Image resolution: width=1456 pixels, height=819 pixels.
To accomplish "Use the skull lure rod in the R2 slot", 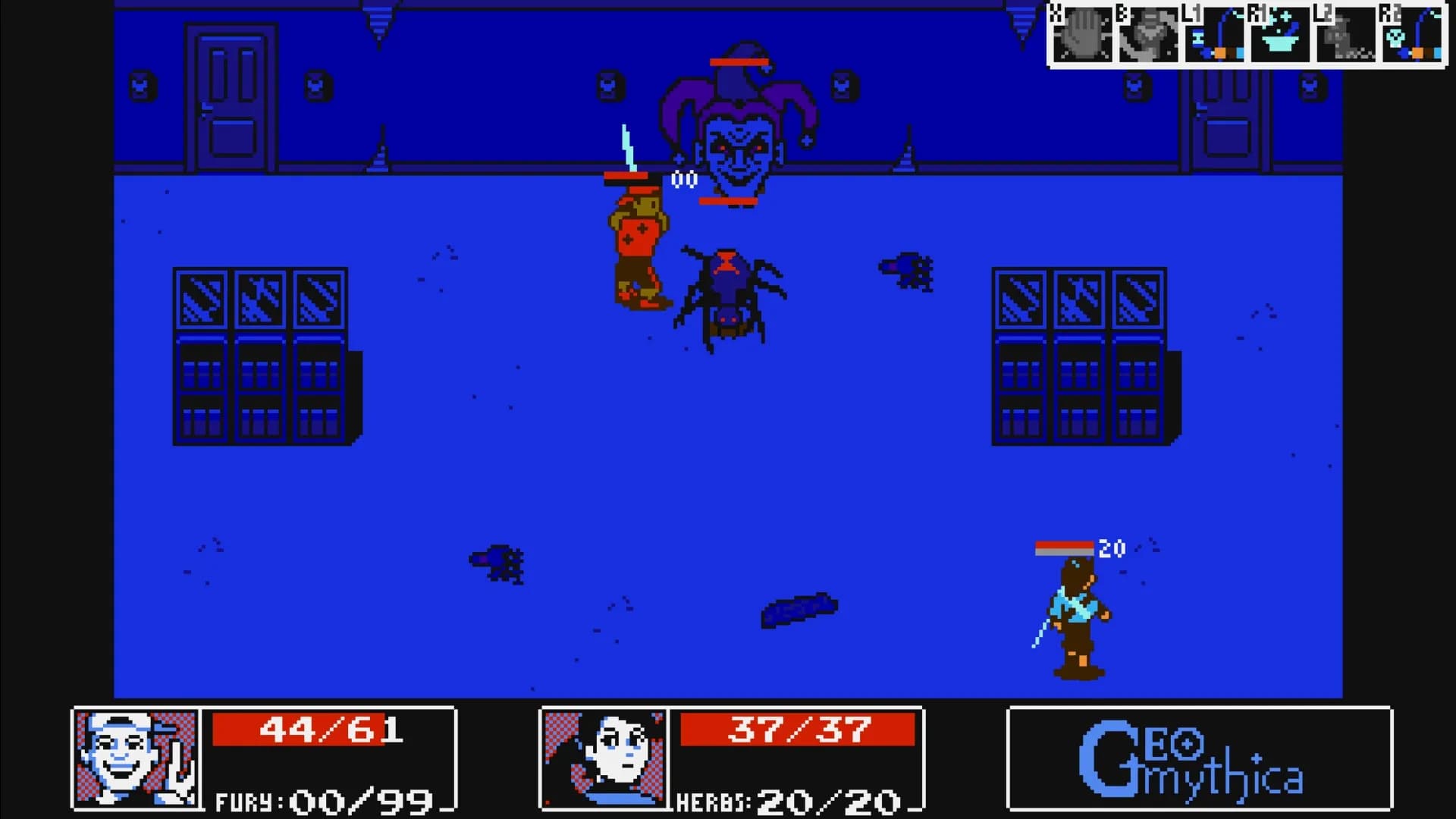I will coord(1410,34).
